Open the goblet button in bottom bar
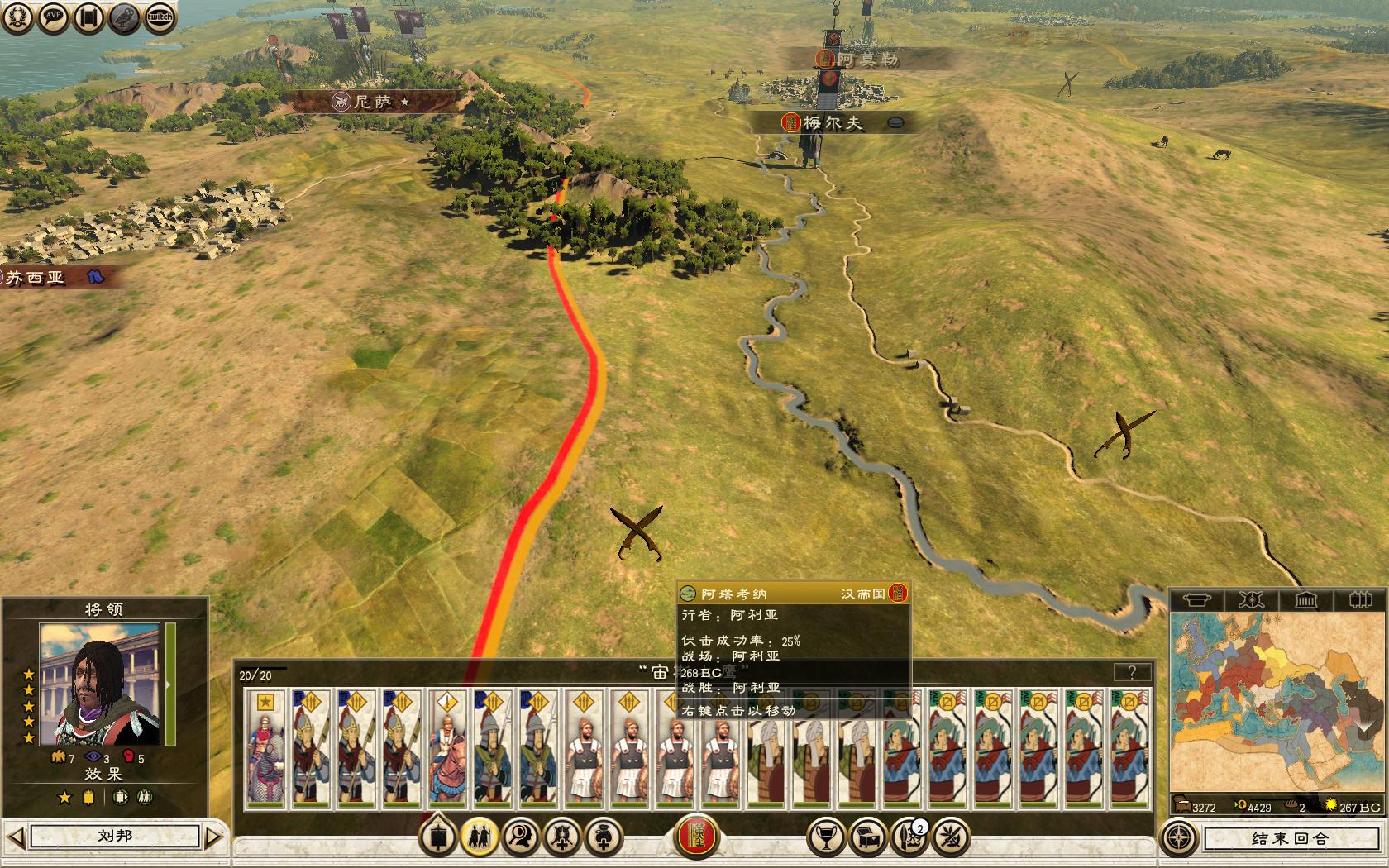Viewport: 1389px width, 868px height. [826, 838]
